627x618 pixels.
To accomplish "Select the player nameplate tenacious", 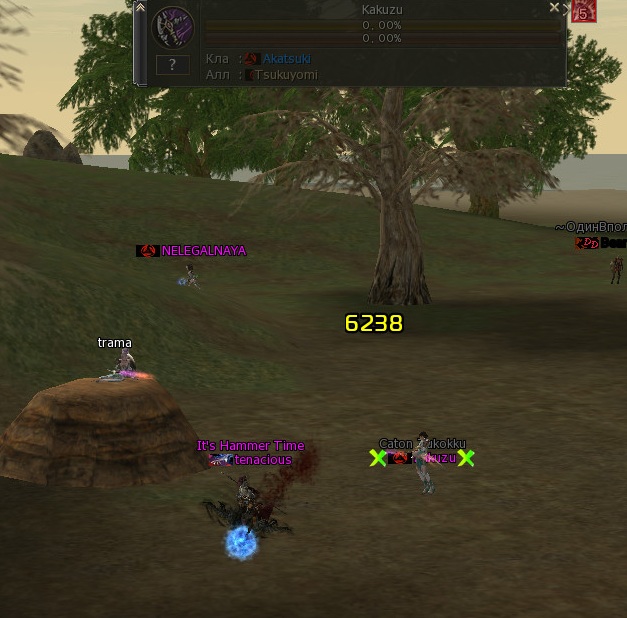I will (263, 460).
